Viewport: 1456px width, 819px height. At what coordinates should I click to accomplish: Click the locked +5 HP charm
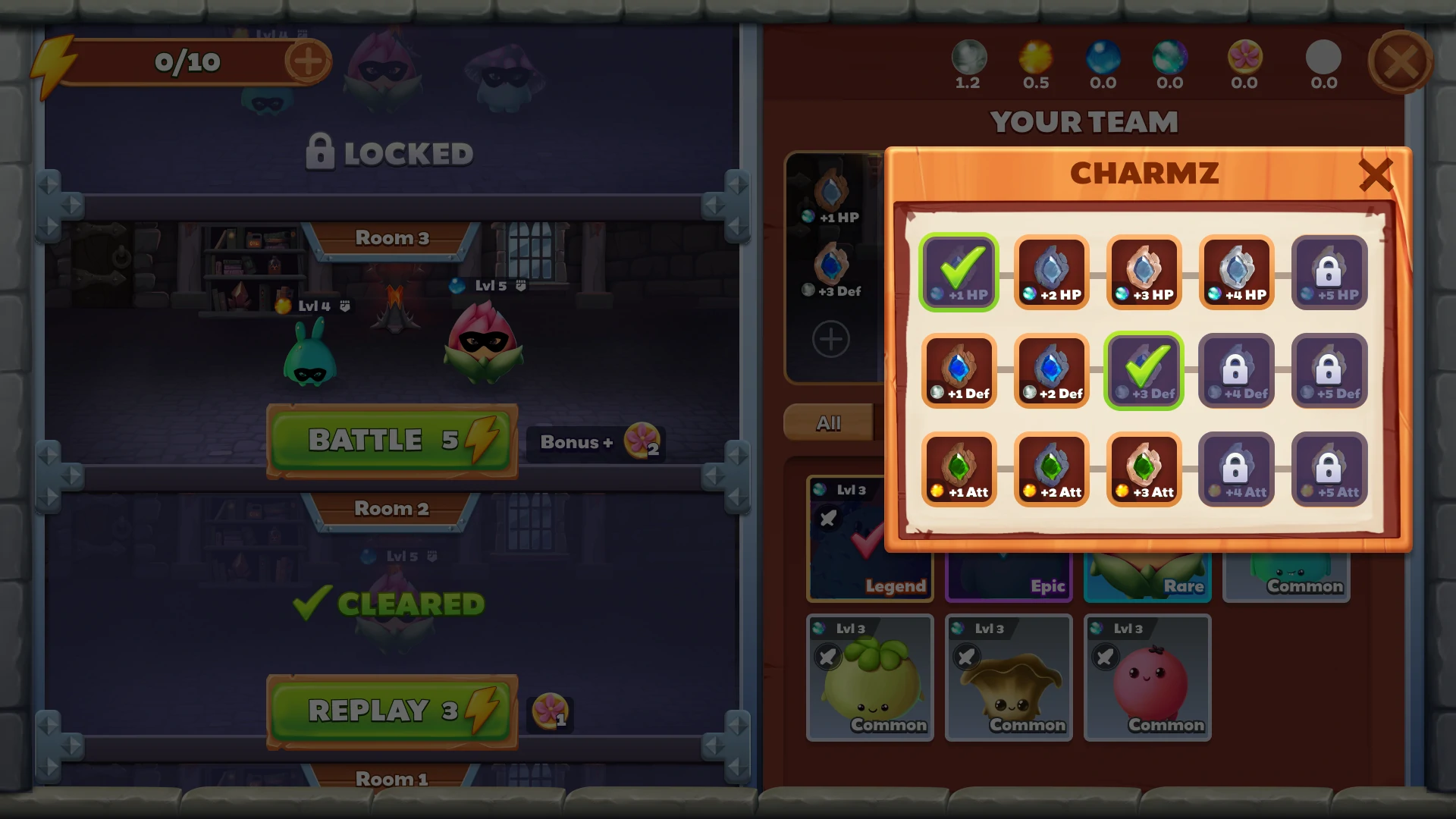pyautogui.click(x=1329, y=273)
